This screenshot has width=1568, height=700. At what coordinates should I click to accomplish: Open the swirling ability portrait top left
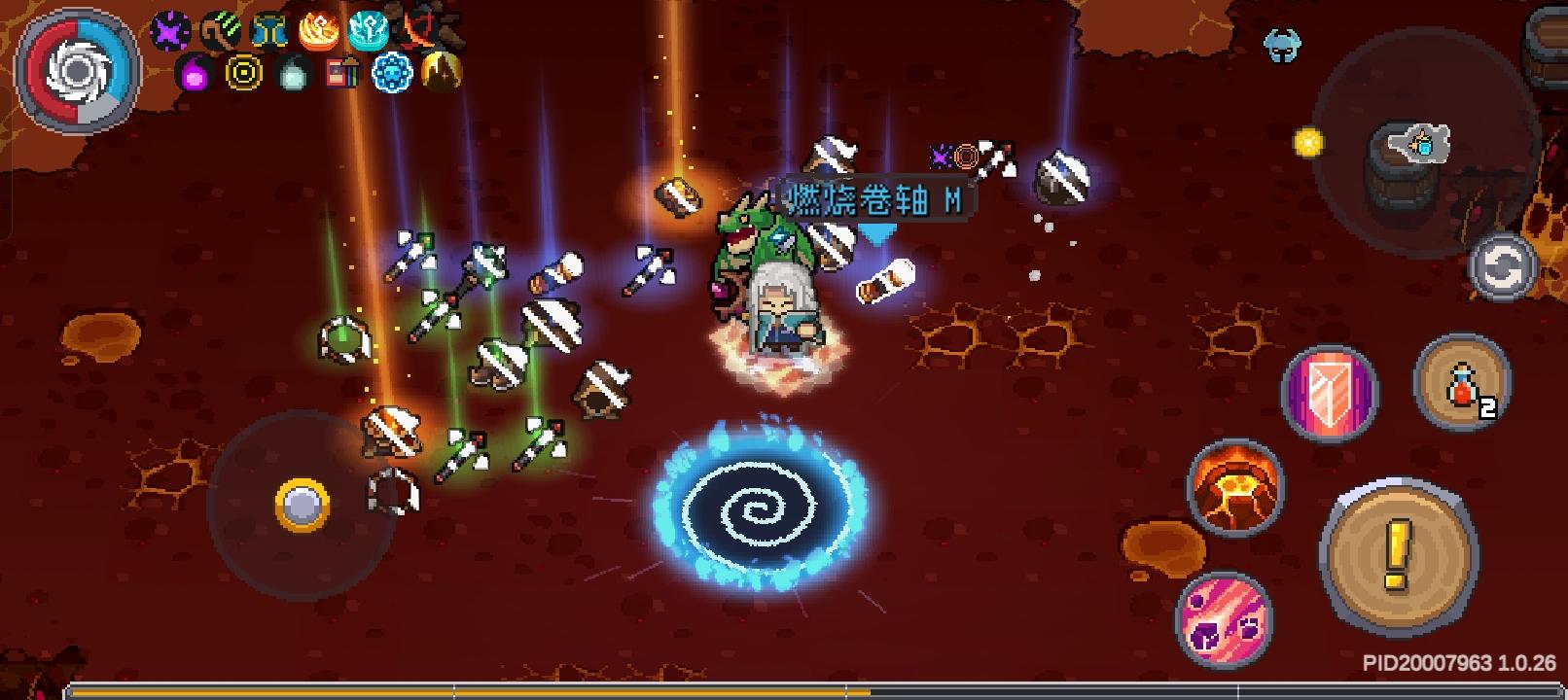click(76, 70)
